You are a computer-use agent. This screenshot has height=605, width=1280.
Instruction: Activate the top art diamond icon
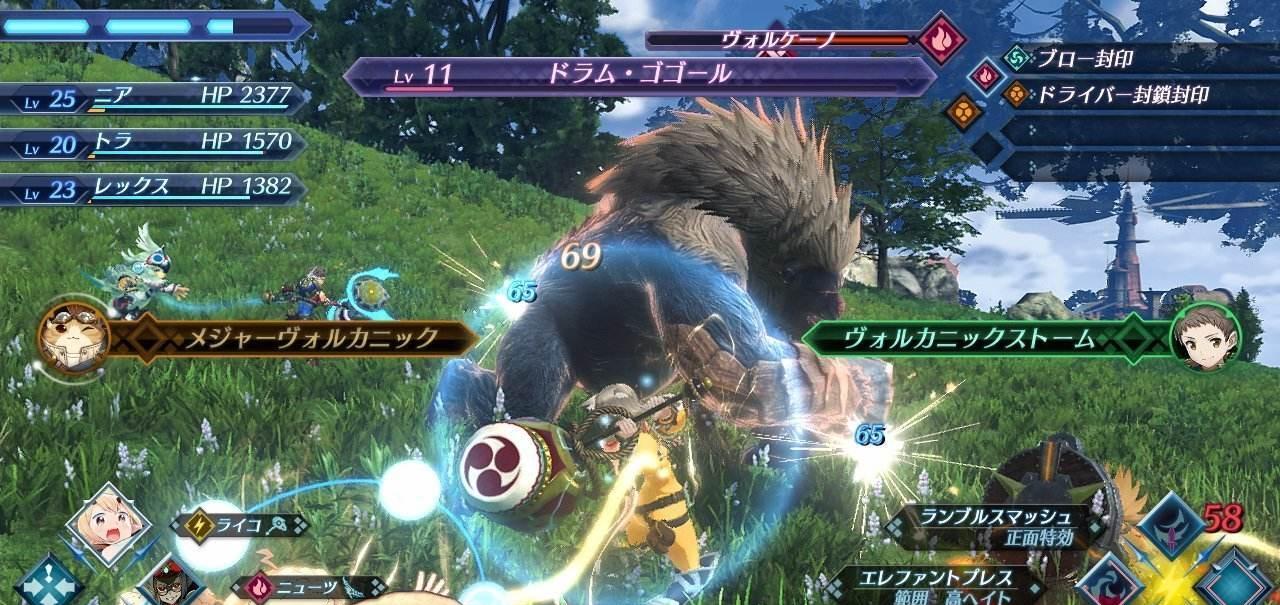click(x=1170, y=525)
